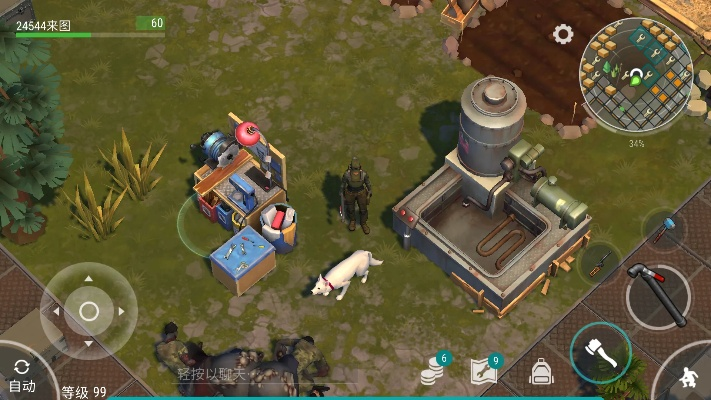Open the gear settings menu
The height and width of the screenshot is (400, 711).
click(563, 34)
